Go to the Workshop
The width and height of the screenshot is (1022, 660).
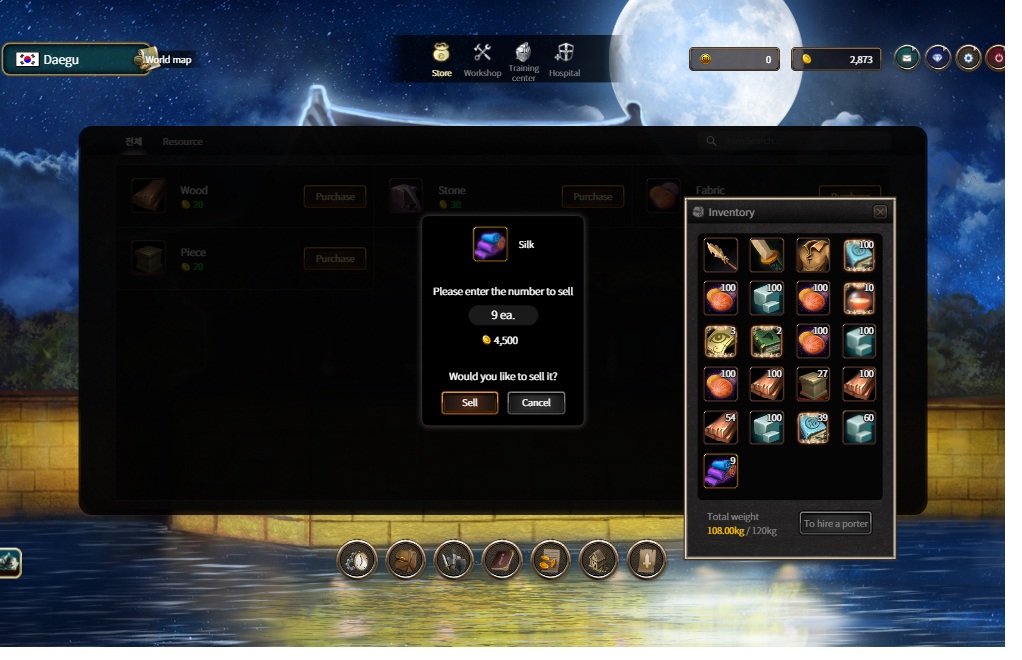click(x=482, y=60)
